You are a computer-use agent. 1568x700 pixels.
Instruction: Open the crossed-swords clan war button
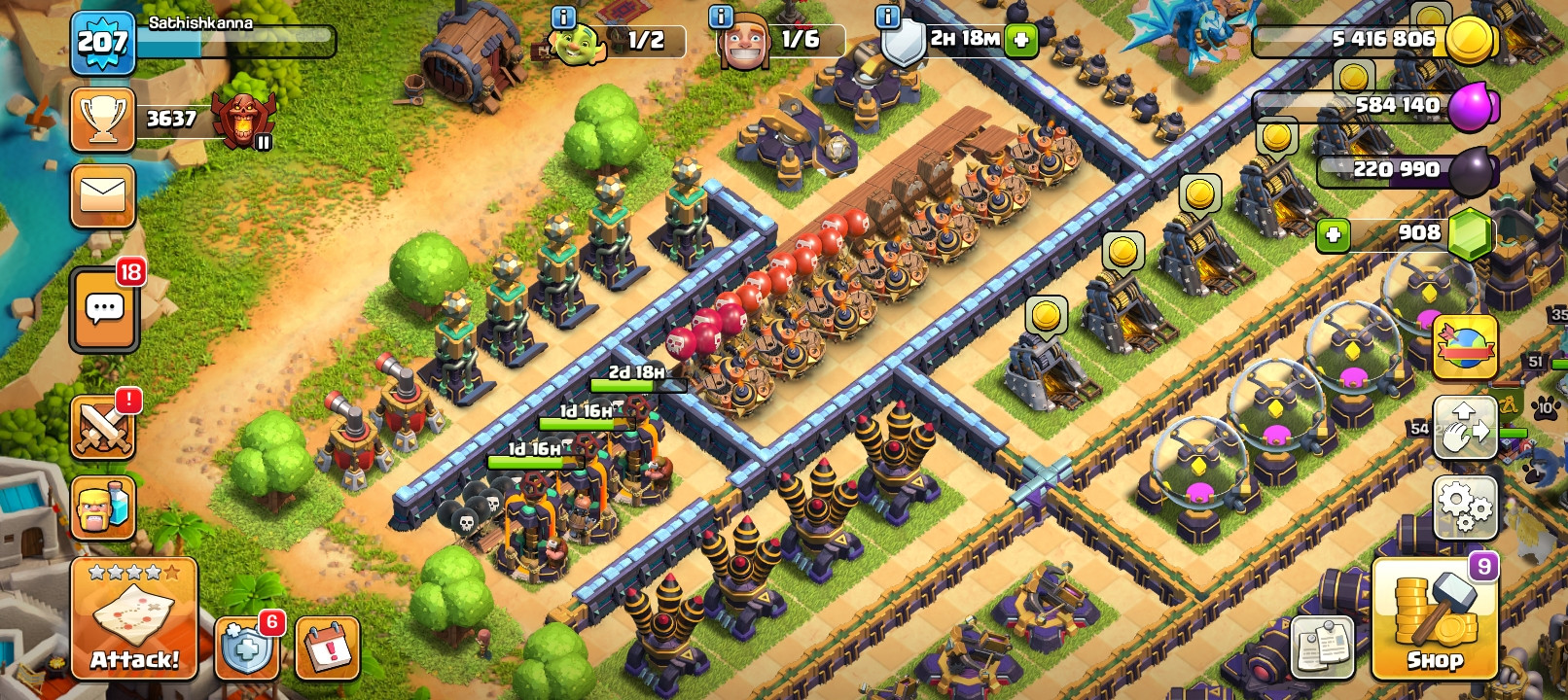pos(103,428)
